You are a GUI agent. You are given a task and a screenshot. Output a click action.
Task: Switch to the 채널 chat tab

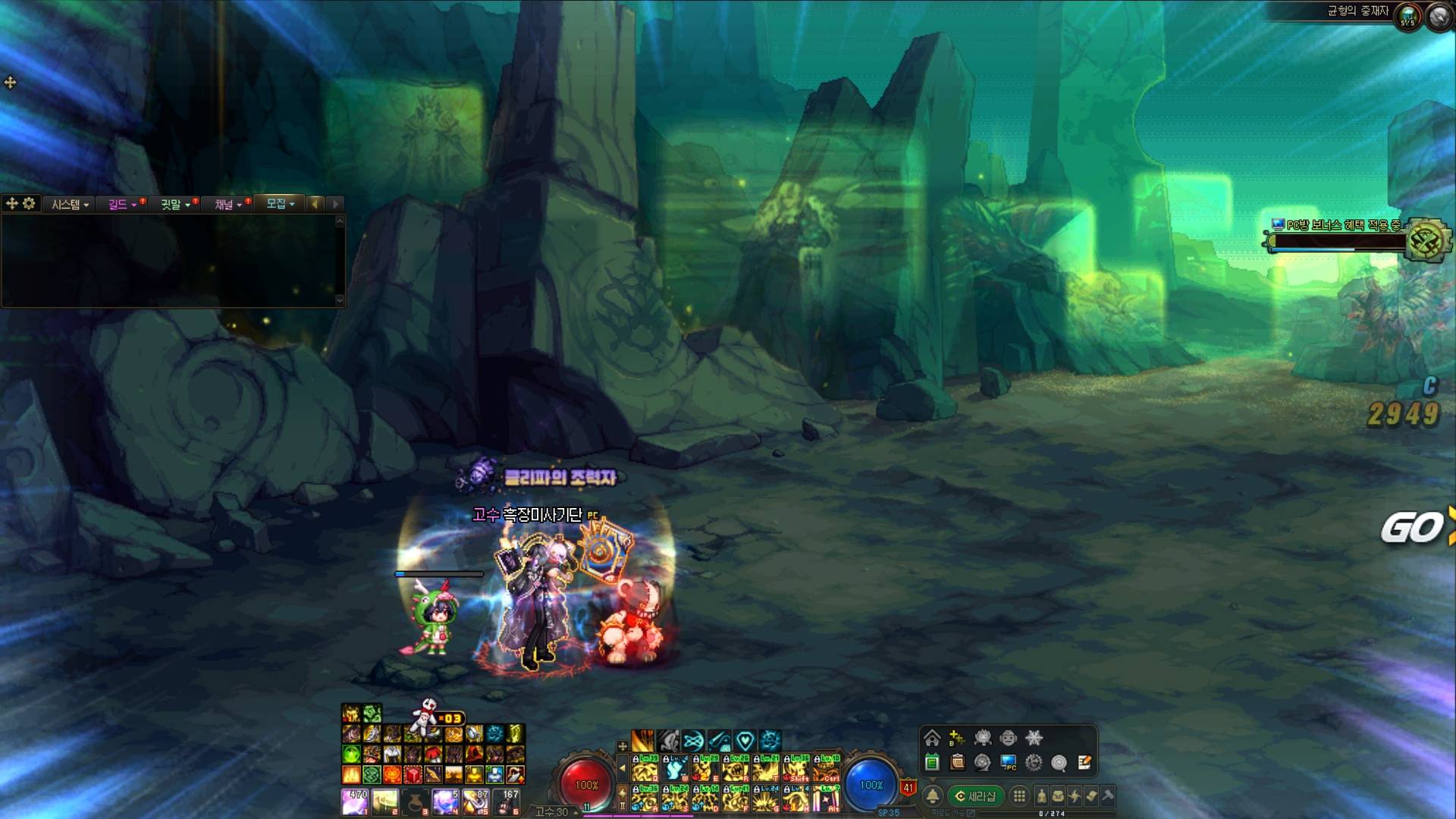pyautogui.click(x=227, y=204)
